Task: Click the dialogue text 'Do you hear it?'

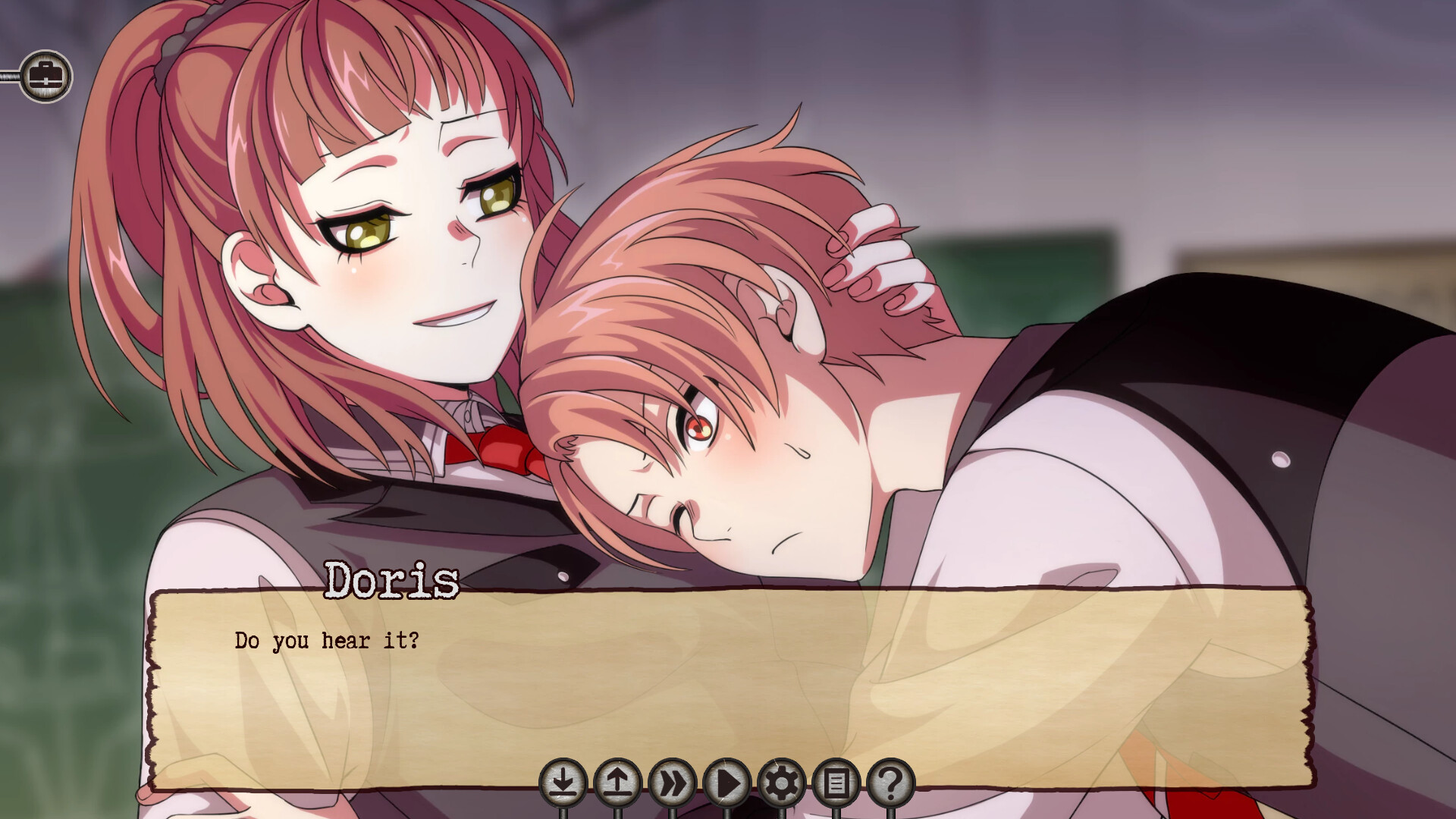Action: [x=328, y=641]
